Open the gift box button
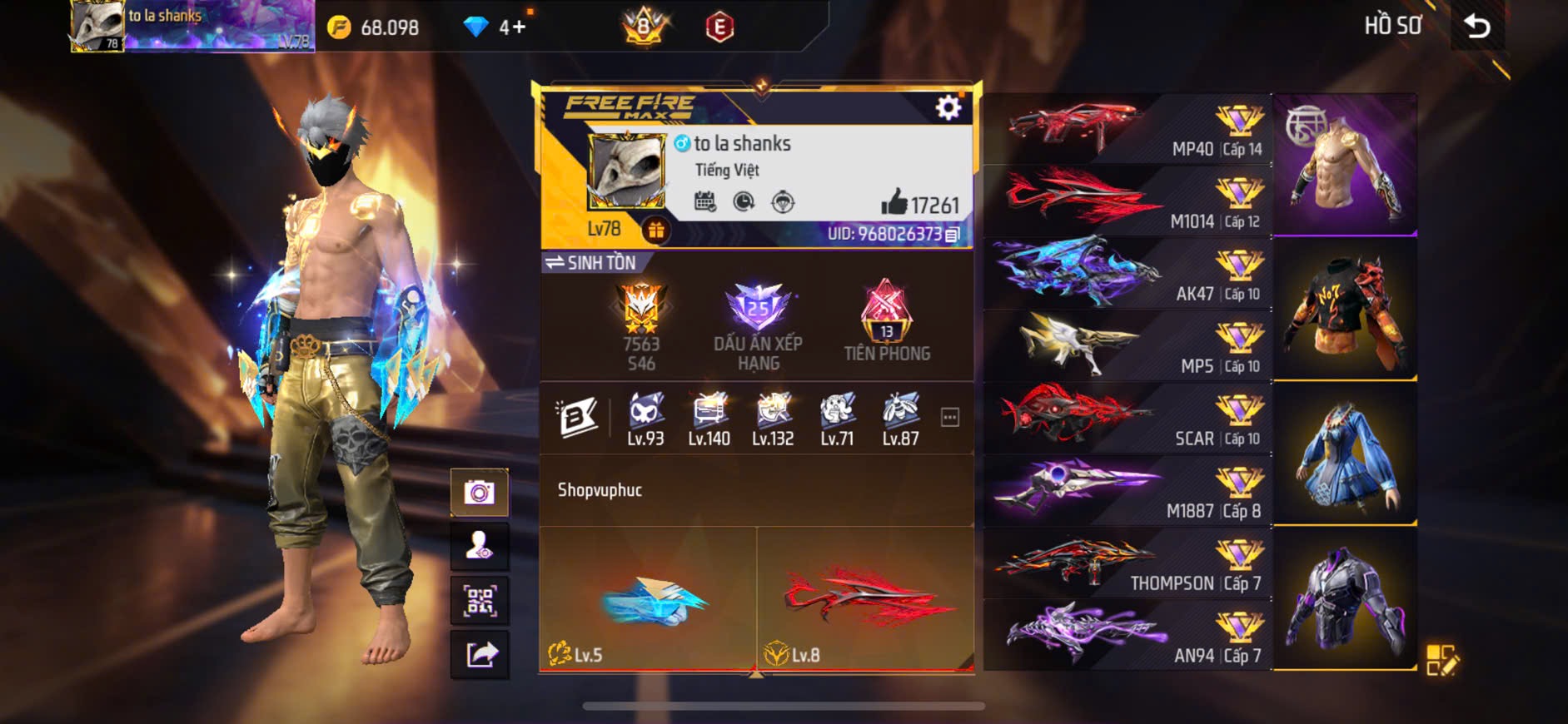 [655, 231]
